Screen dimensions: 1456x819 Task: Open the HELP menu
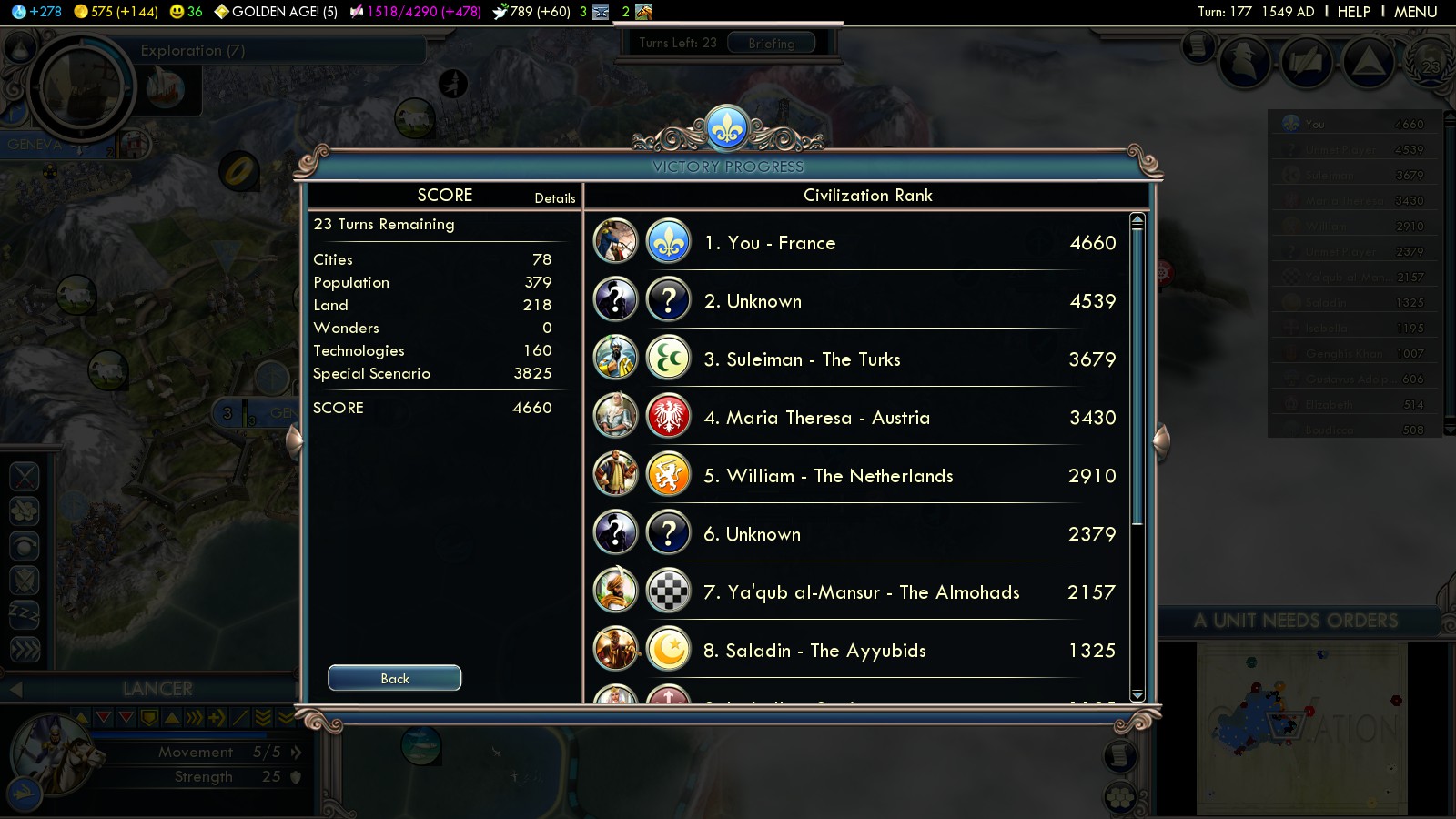[1353, 12]
